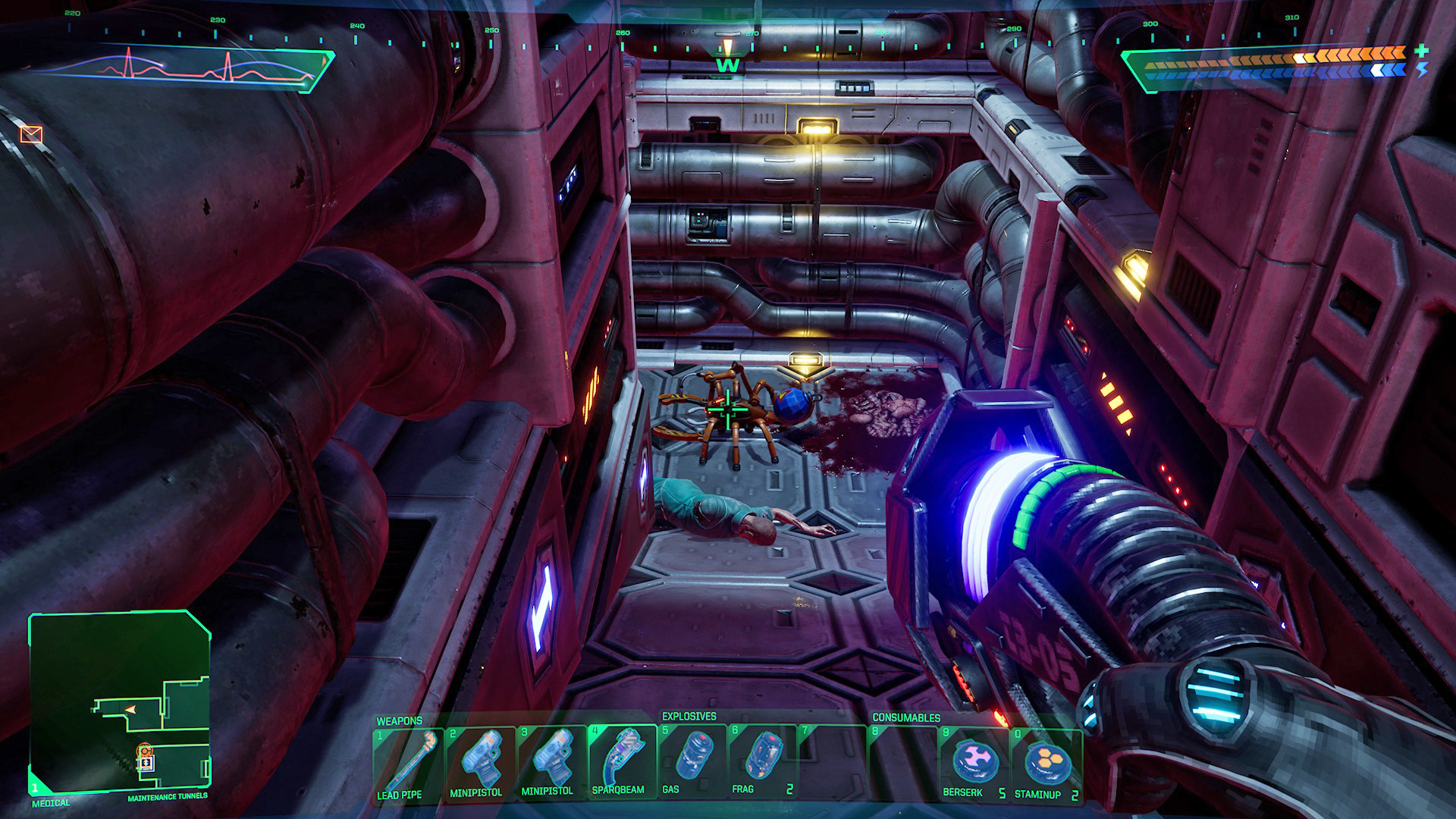Open the minimap of Medical level
The image size is (1456, 819).
tap(119, 703)
